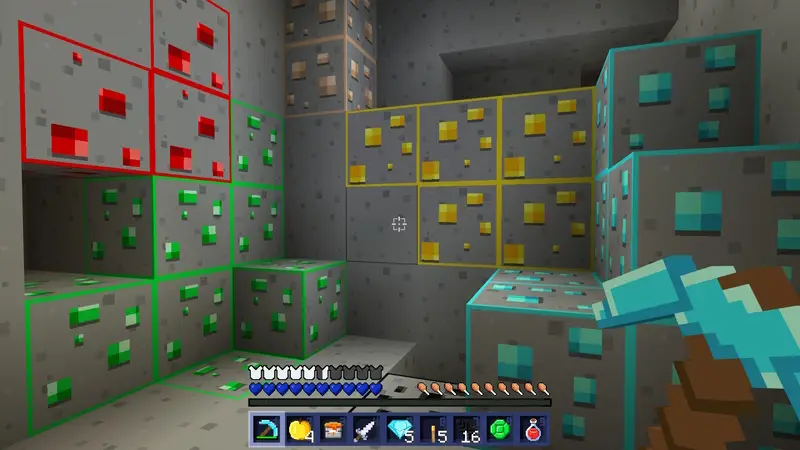Image resolution: width=800 pixels, height=450 pixels.
Task: Choose the dark block stack of 16
Action: (463, 431)
